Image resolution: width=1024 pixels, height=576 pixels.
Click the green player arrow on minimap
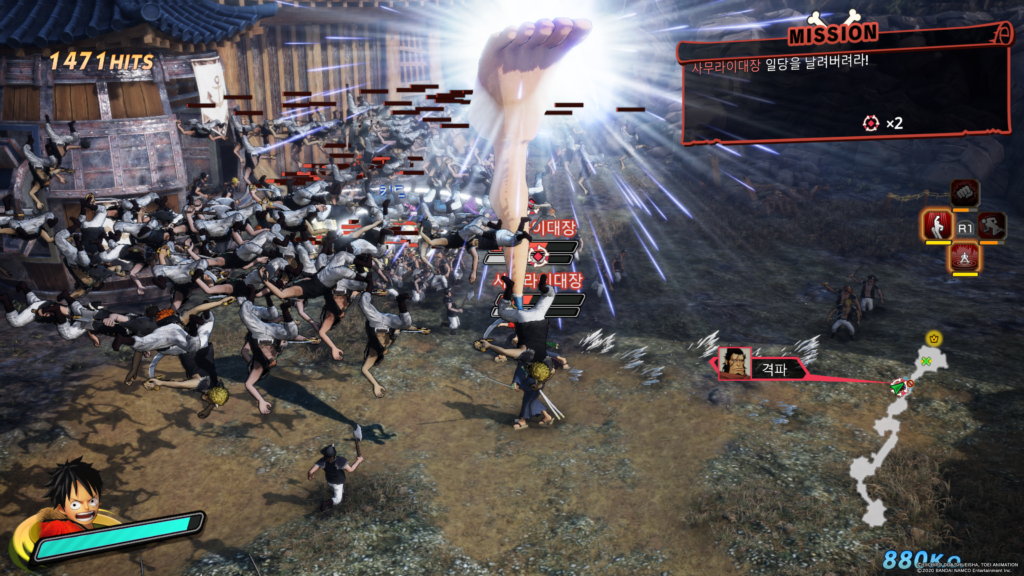tap(900, 384)
